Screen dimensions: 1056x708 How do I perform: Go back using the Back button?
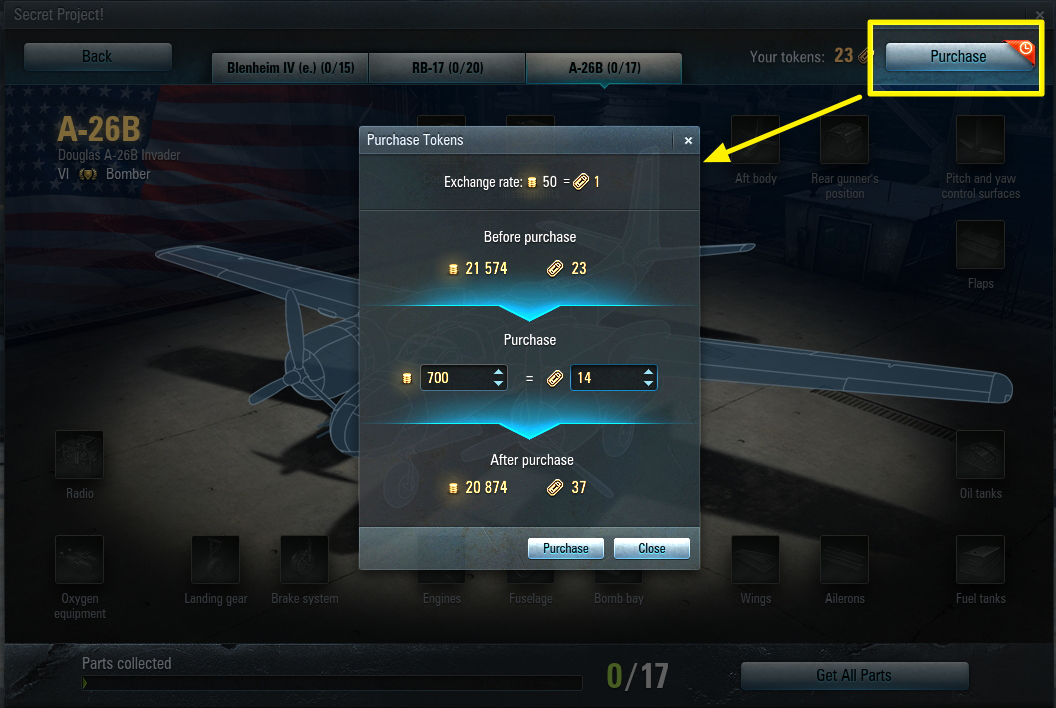(x=97, y=57)
